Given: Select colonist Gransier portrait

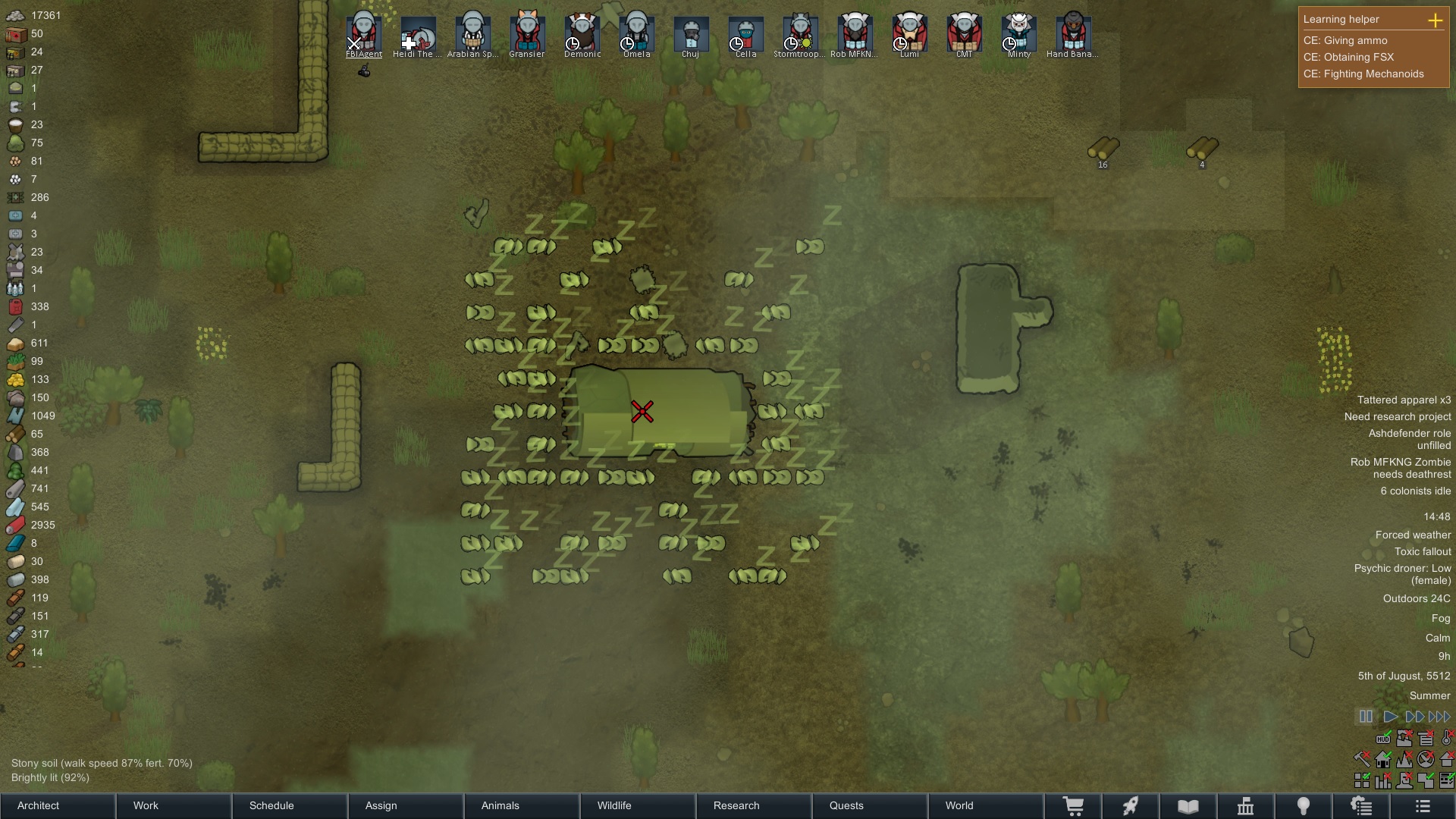Looking at the screenshot, I should pos(527,32).
